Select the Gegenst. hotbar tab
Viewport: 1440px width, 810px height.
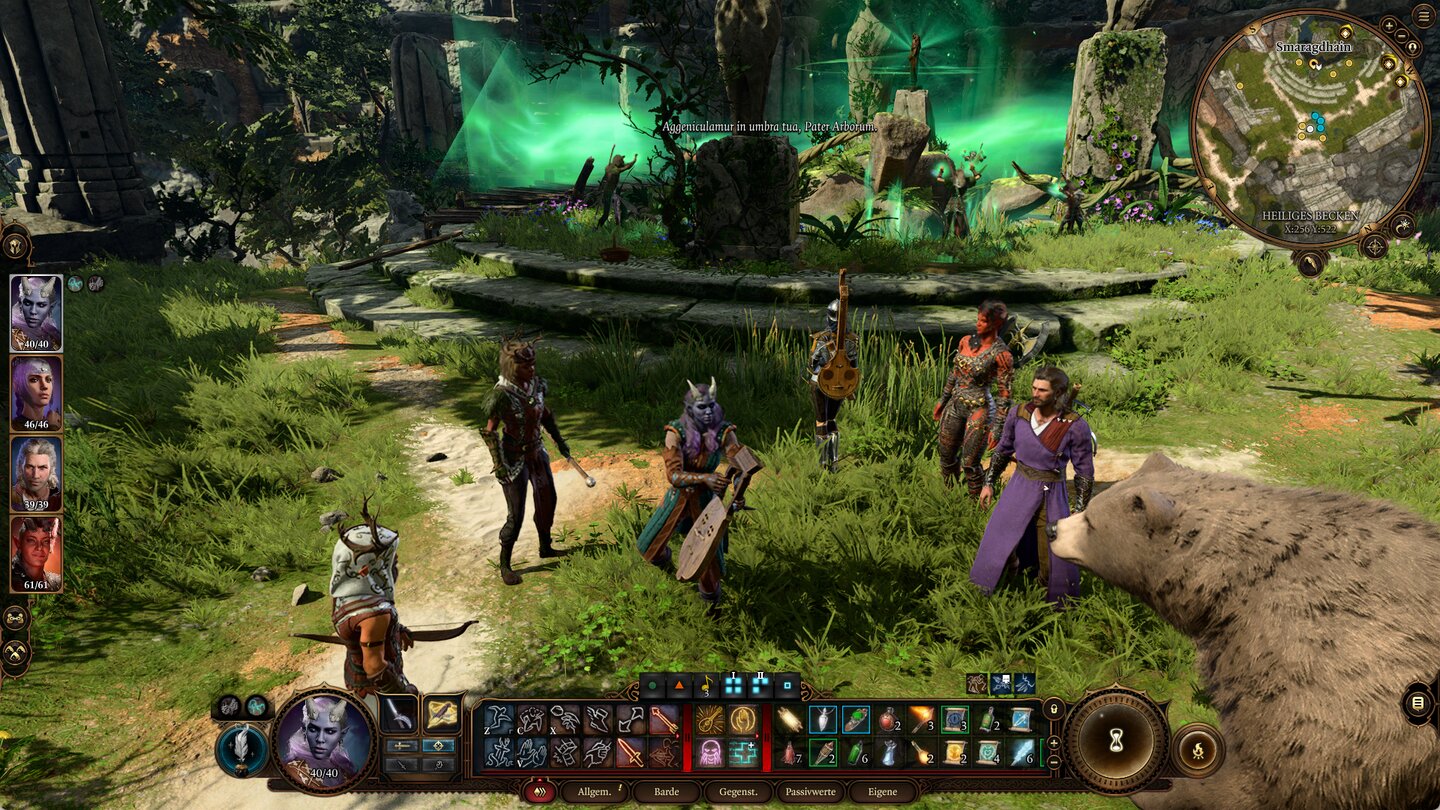coord(738,791)
